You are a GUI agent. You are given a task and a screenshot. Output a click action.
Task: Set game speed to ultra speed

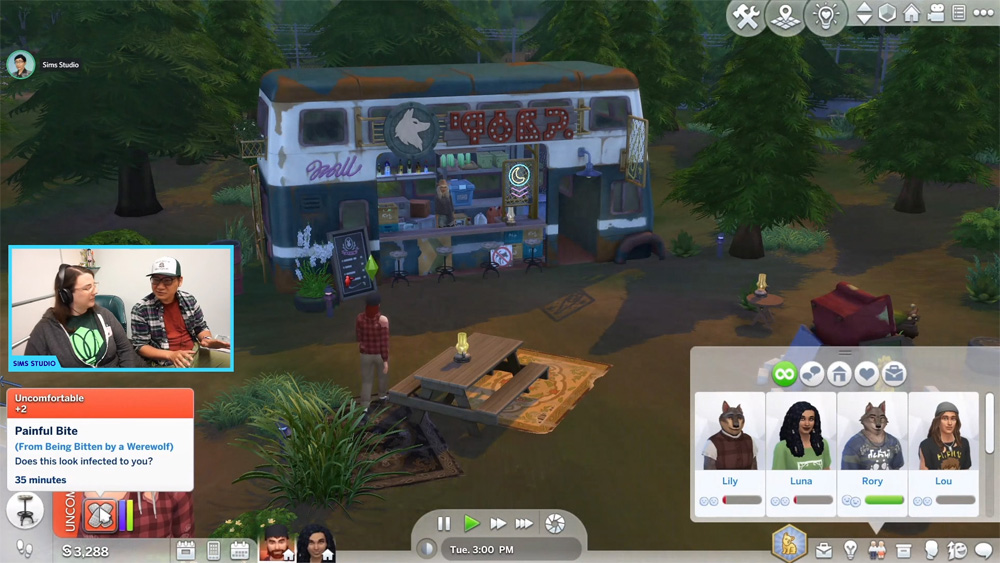click(524, 524)
